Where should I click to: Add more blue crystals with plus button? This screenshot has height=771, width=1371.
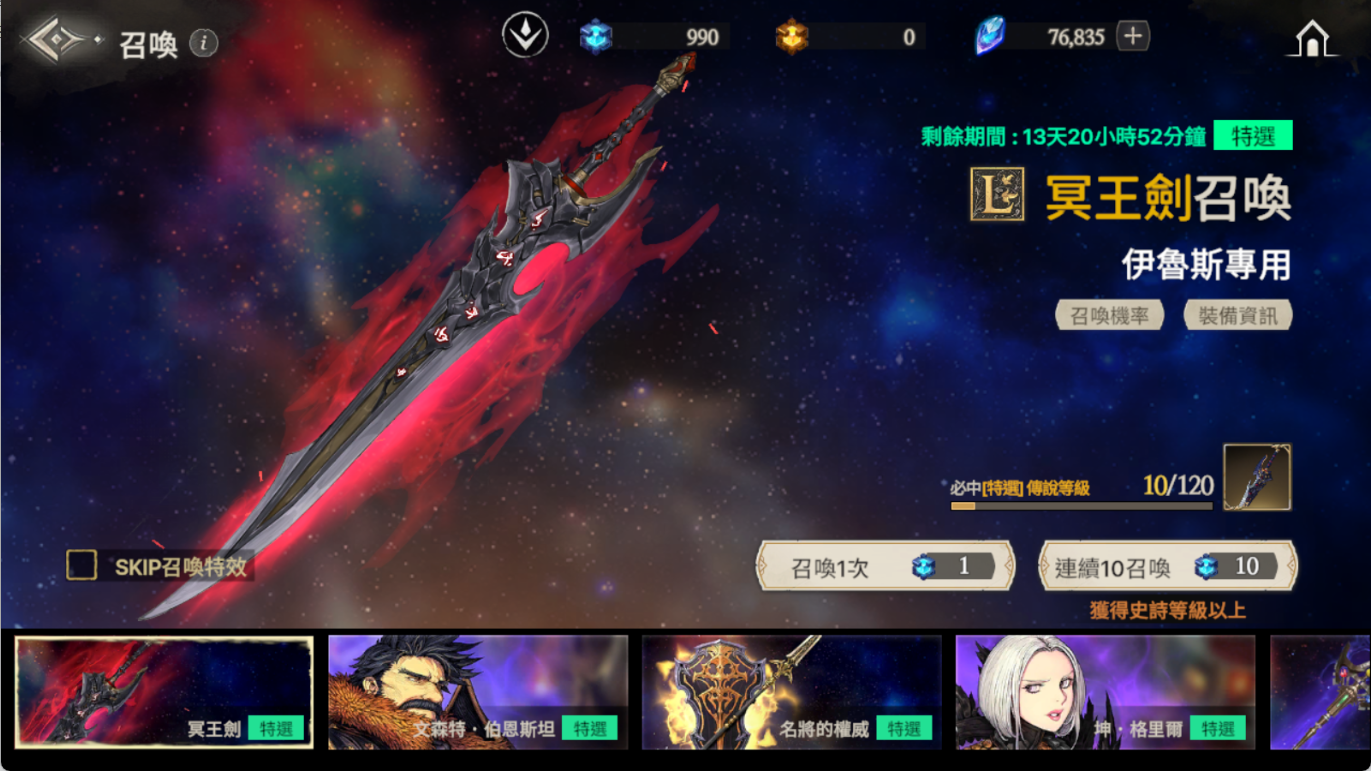[x=1133, y=37]
